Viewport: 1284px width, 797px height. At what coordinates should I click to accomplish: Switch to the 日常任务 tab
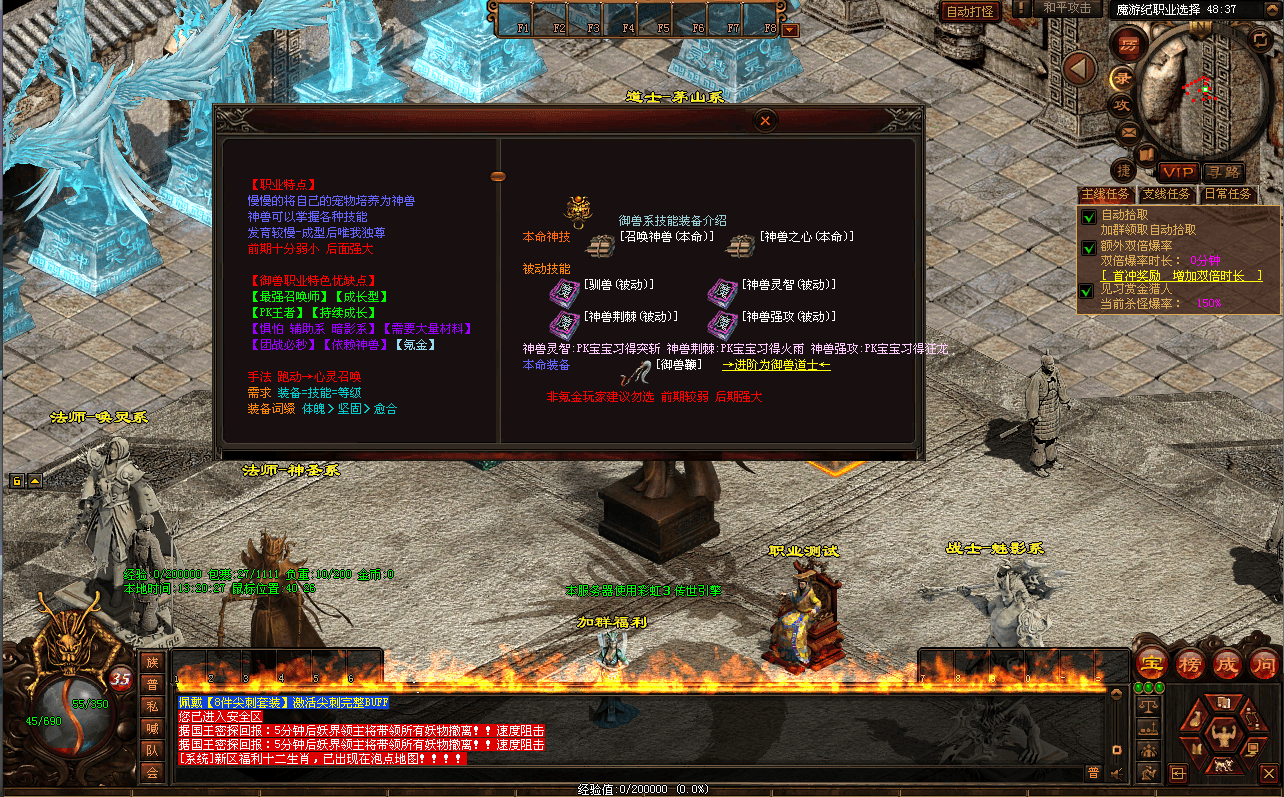(x=1227, y=193)
